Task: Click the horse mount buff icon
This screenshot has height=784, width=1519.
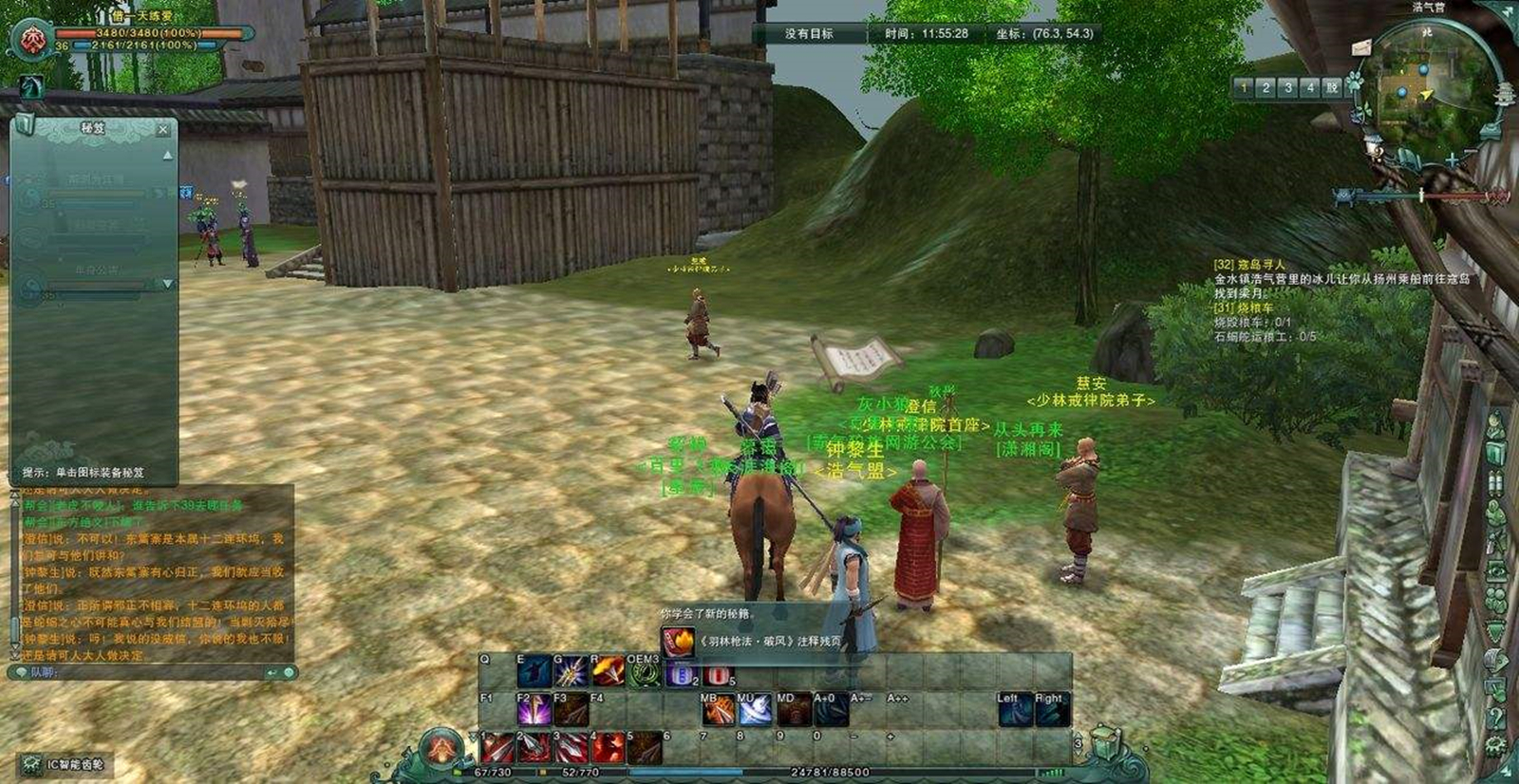Action: tap(31, 87)
